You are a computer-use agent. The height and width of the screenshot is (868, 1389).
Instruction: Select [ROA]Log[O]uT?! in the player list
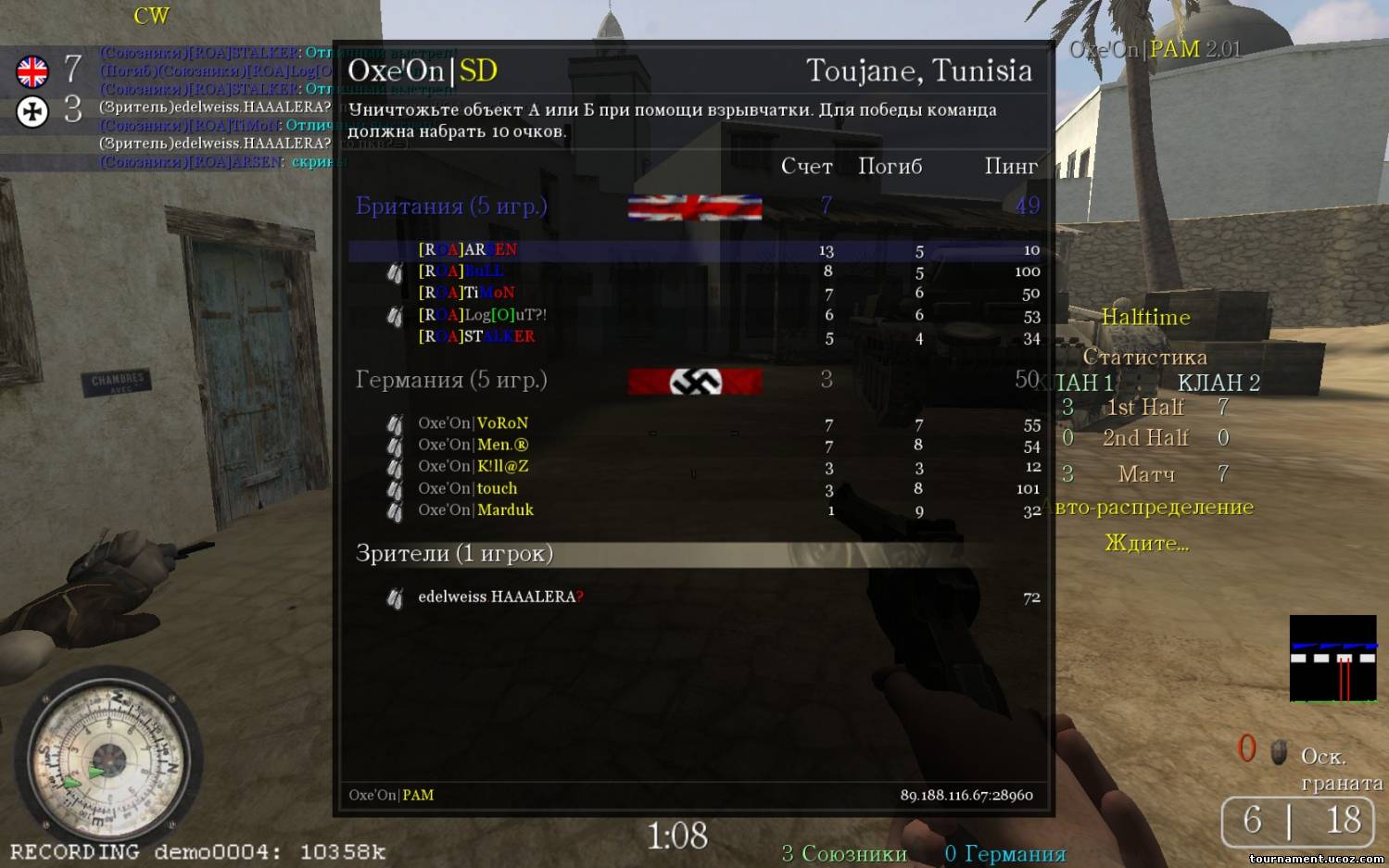click(482, 315)
